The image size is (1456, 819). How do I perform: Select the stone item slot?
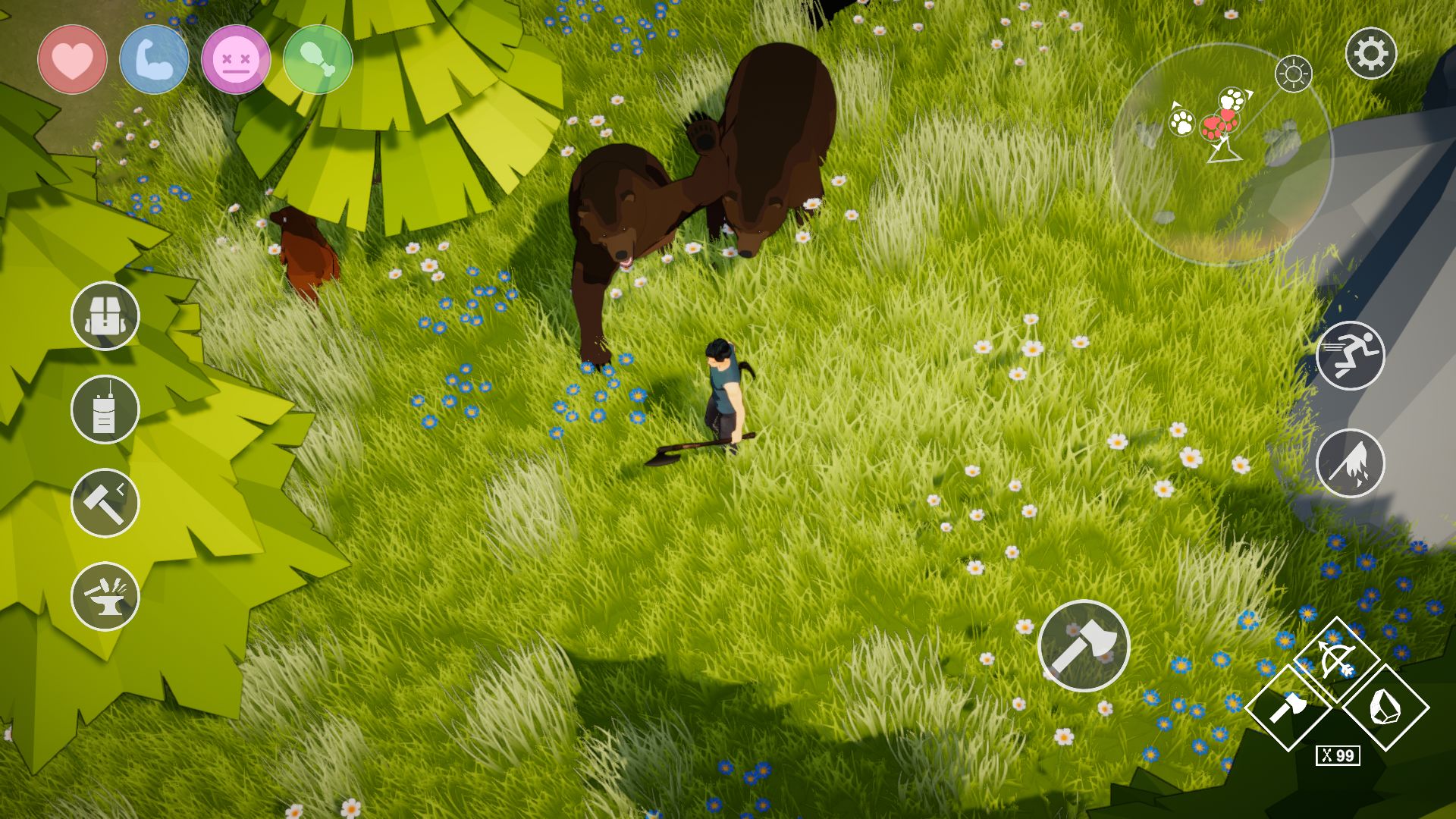click(1385, 708)
